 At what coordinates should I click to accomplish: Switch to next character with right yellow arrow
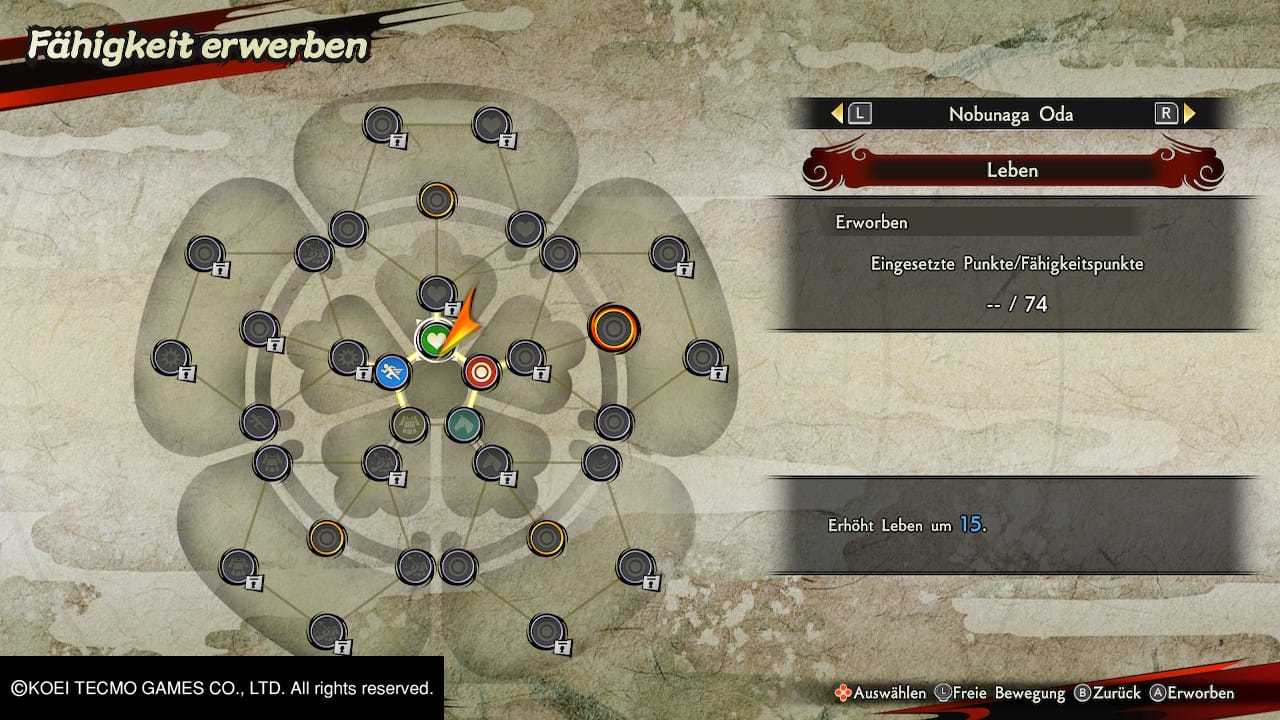(1190, 114)
